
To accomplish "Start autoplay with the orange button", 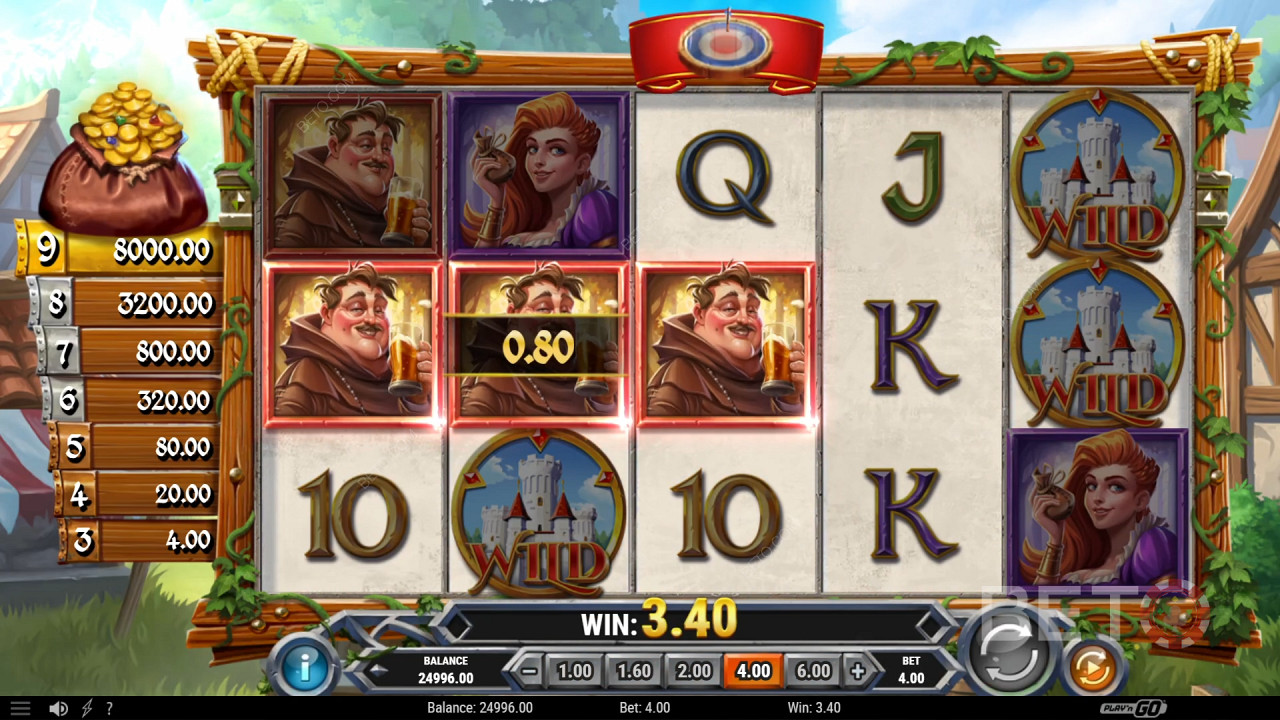I will click(x=1092, y=668).
